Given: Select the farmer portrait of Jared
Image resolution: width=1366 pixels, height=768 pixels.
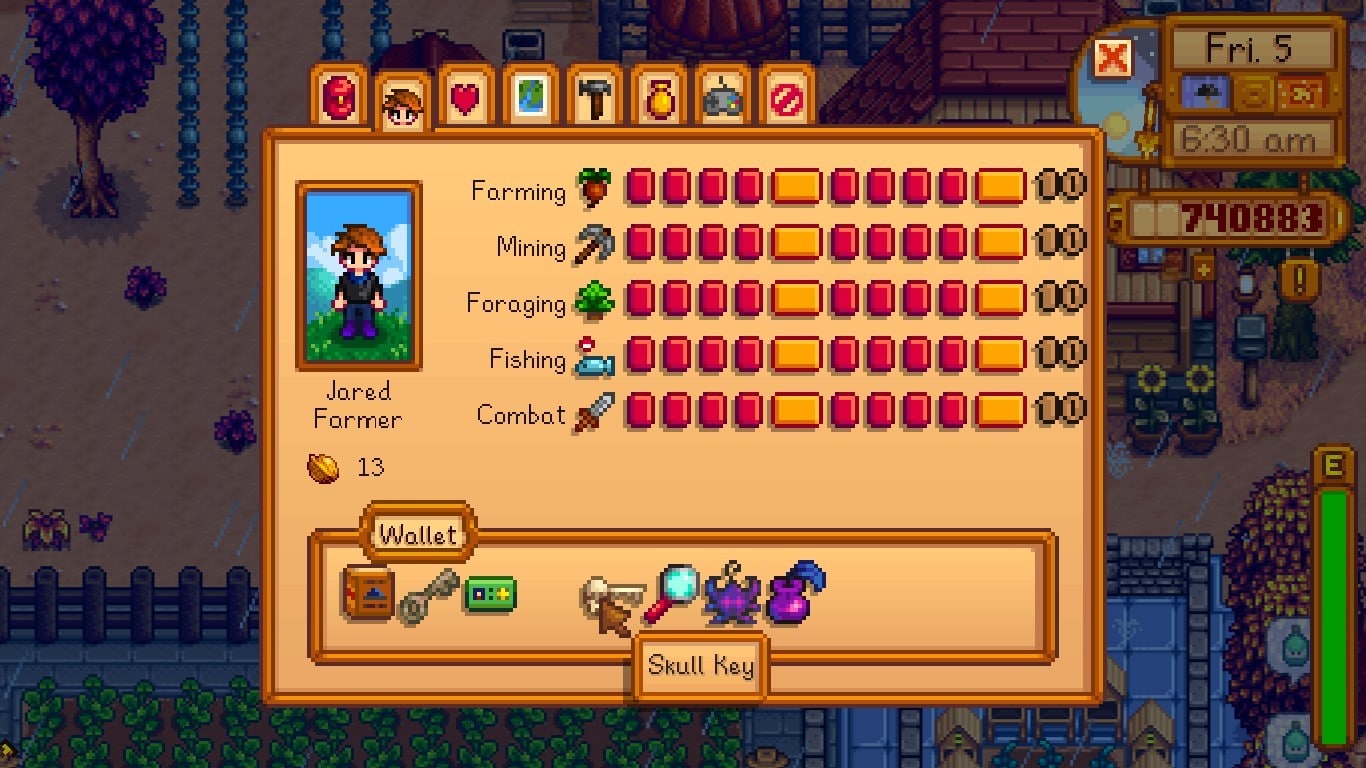Looking at the screenshot, I should (359, 275).
